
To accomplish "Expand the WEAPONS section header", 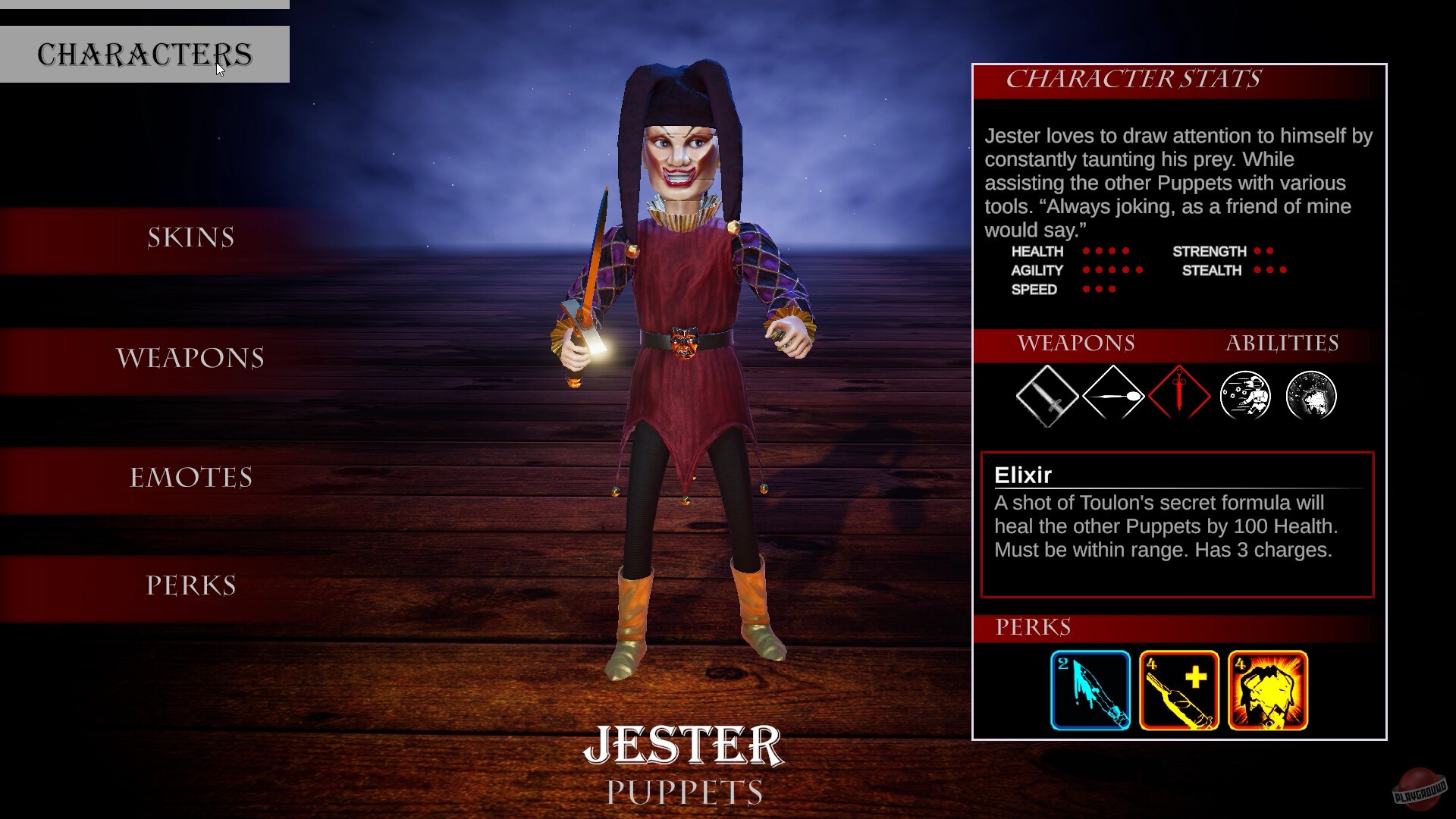I will 1076,344.
